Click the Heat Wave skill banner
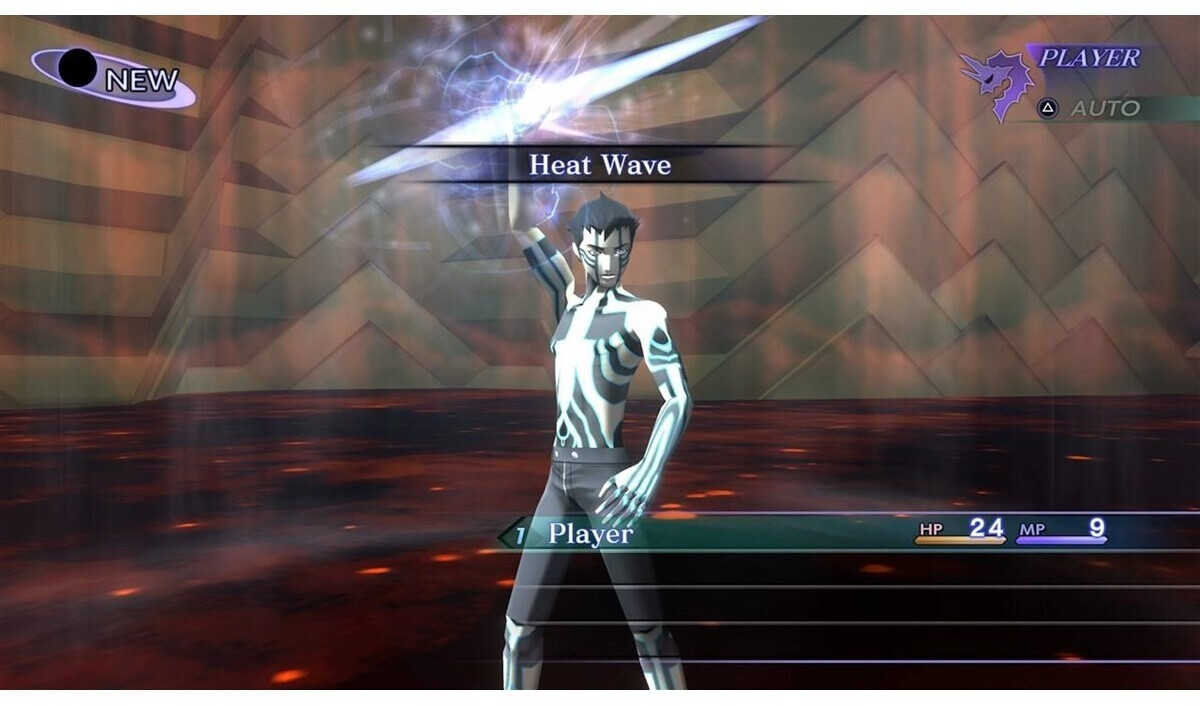This screenshot has height=706, width=1200. pyautogui.click(x=600, y=165)
